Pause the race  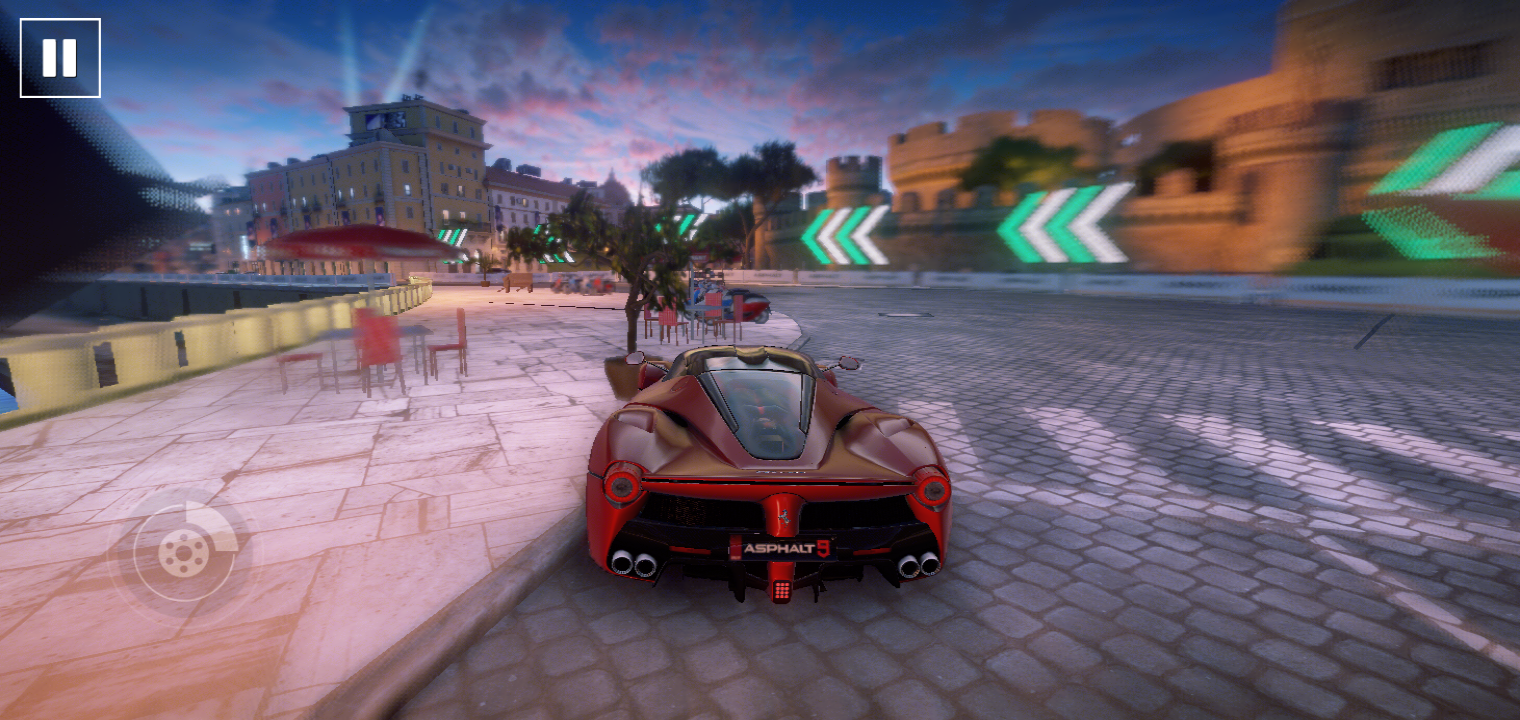click(x=60, y=58)
